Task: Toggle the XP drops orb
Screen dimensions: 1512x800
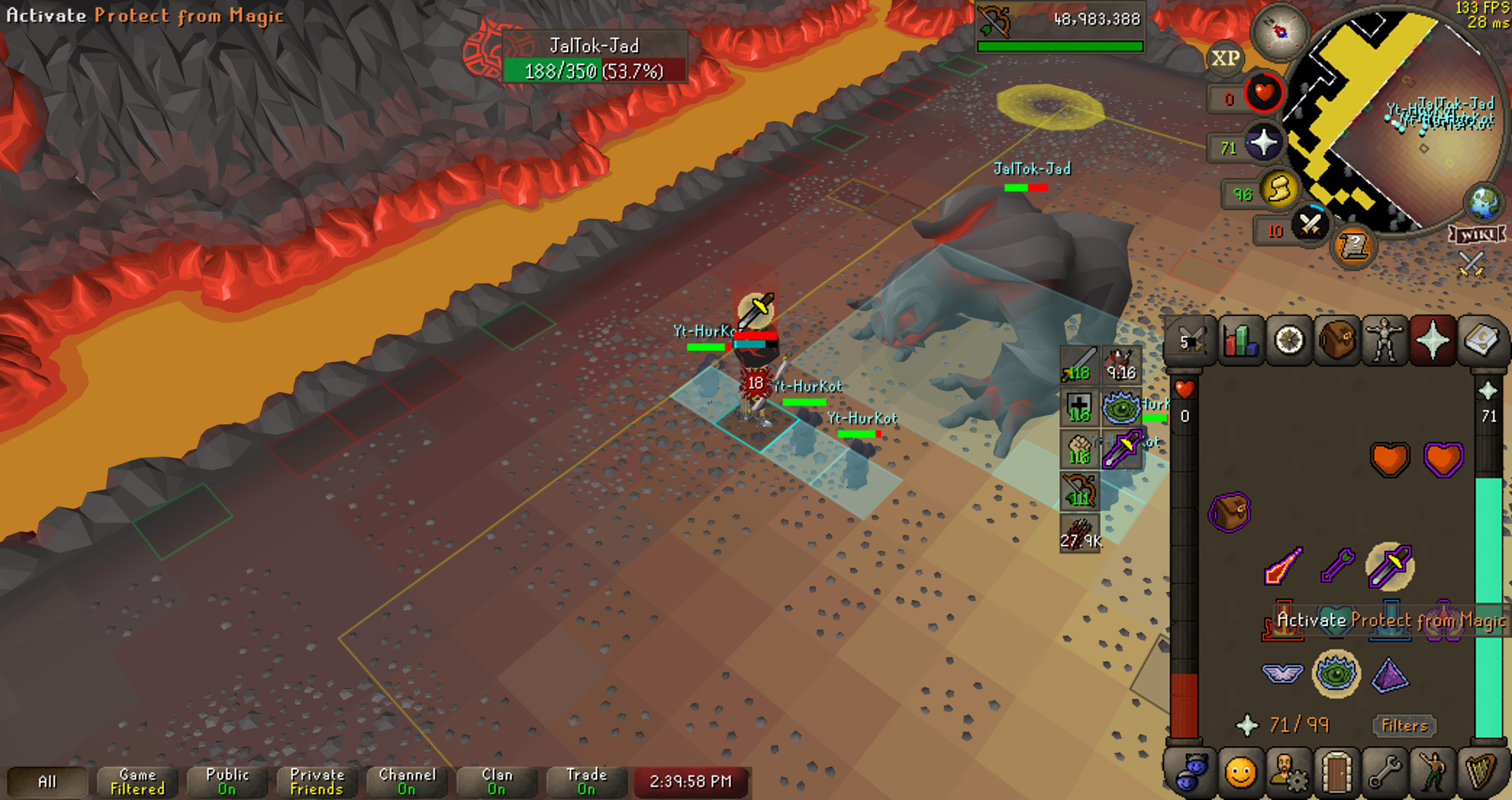Action: [x=1225, y=58]
